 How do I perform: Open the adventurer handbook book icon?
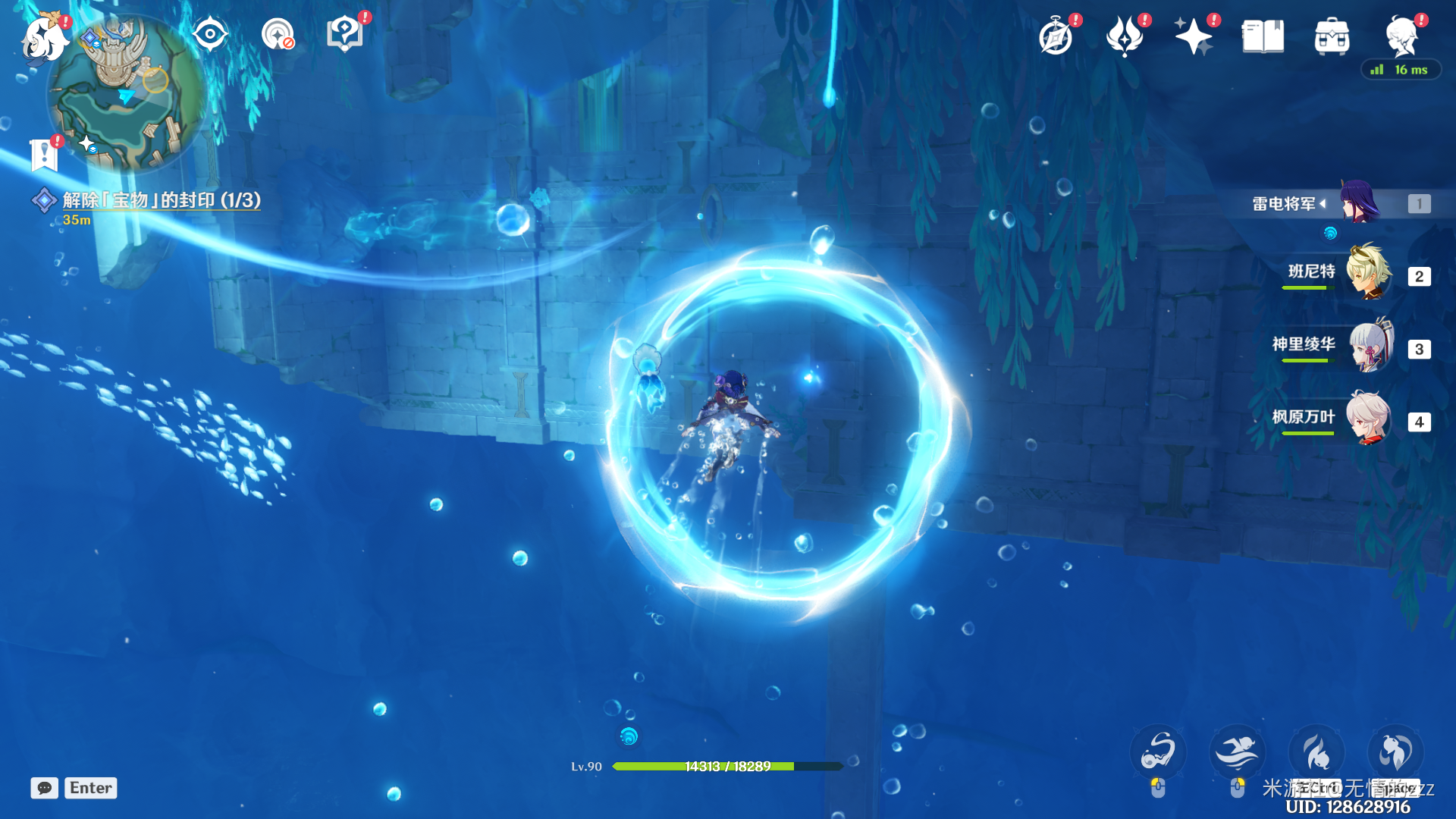1263,36
